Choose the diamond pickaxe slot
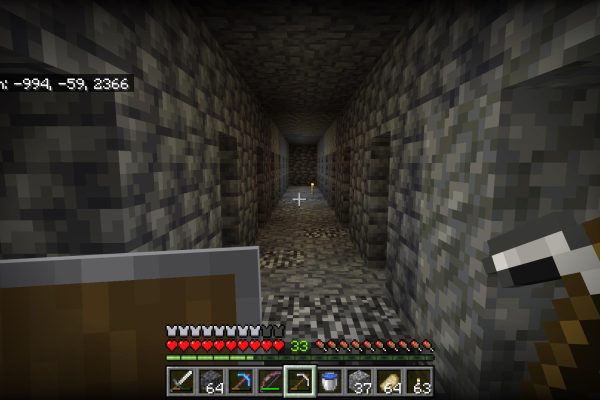 [x=239, y=381]
